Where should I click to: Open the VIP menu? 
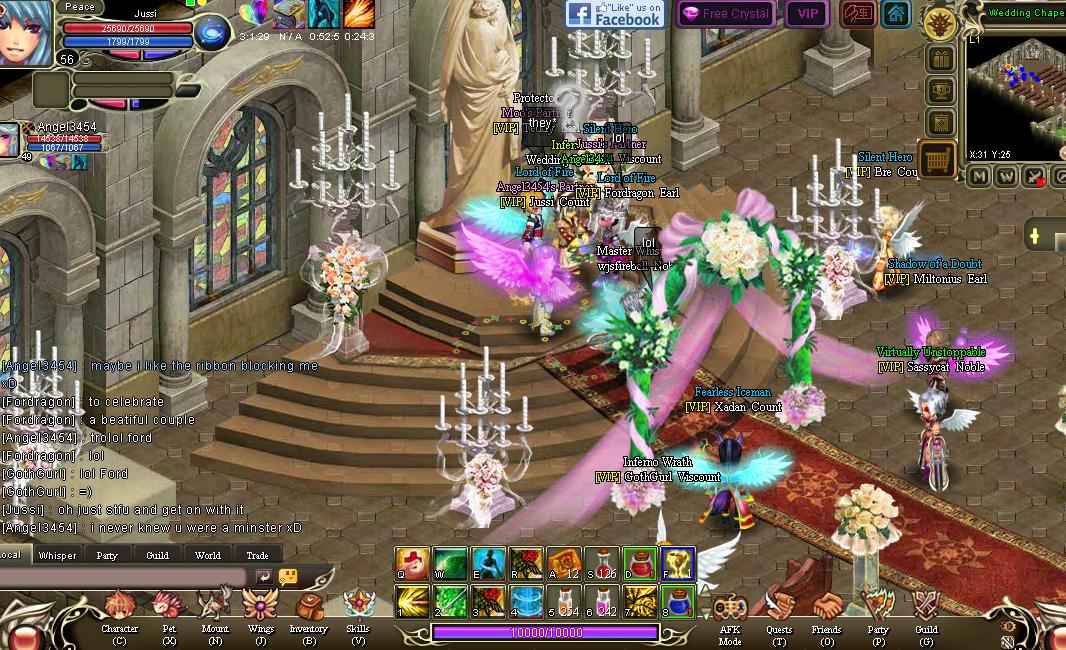[x=807, y=14]
